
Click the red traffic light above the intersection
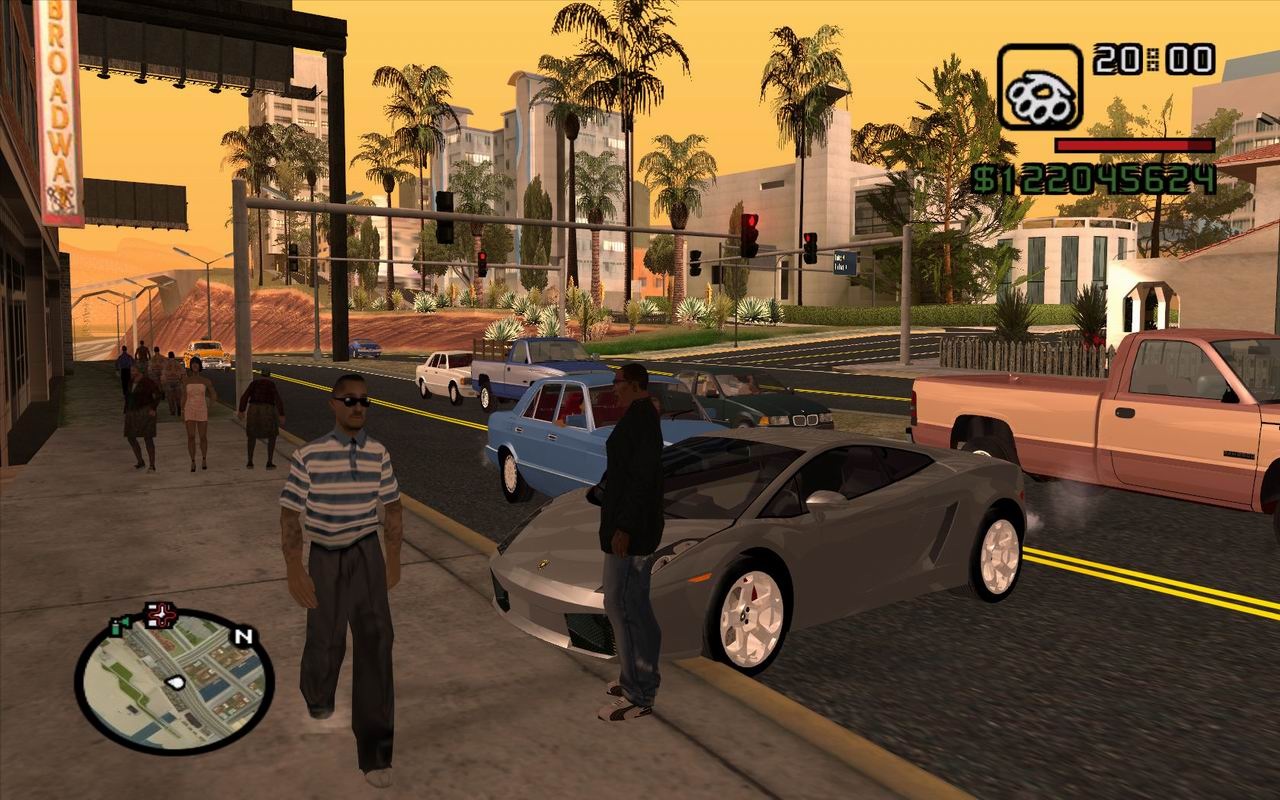(x=752, y=220)
